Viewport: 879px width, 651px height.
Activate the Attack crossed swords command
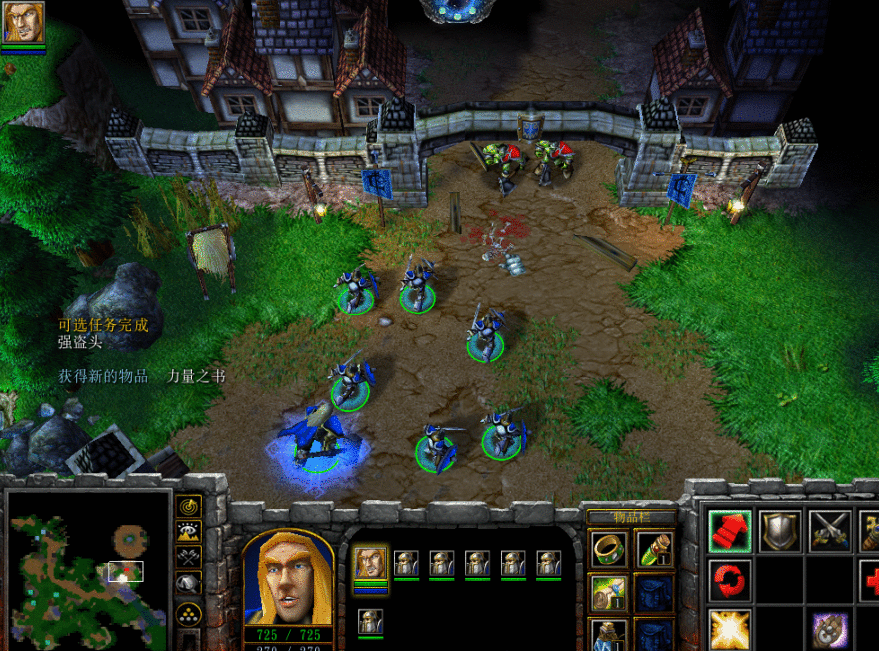coord(829,531)
